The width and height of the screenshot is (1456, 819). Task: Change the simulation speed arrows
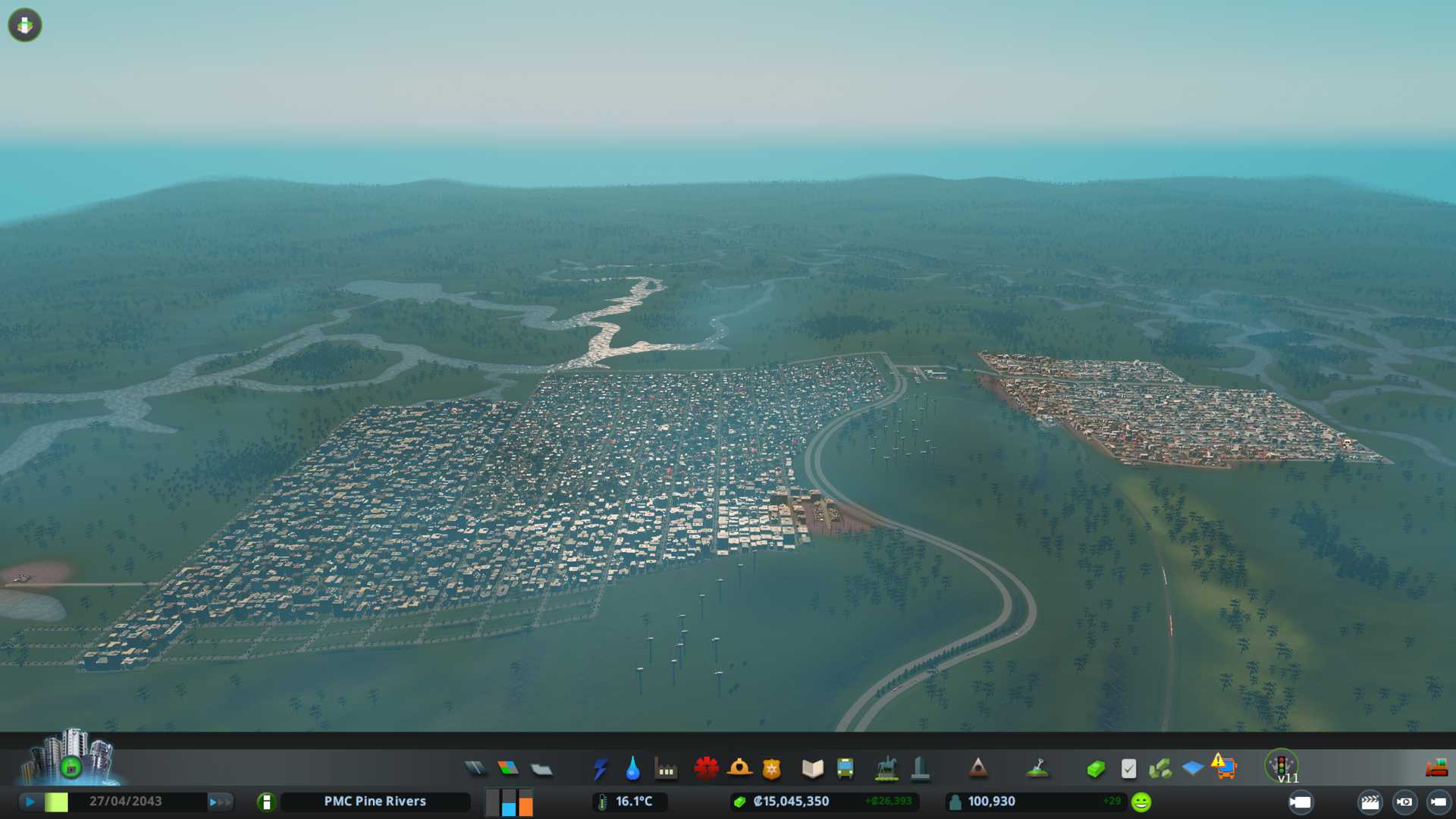pos(221,802)
